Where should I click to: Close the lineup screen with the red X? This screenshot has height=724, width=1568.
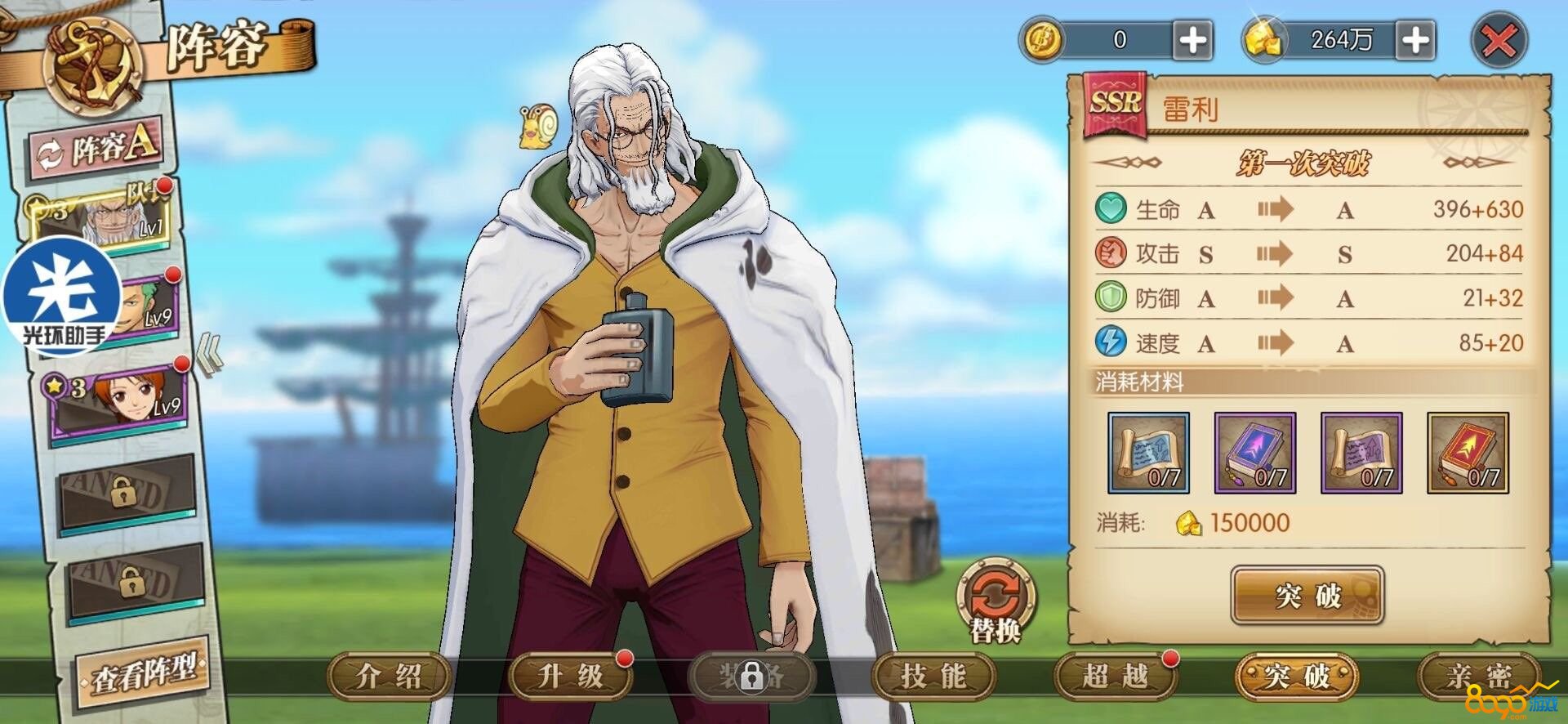[x=1499, y=41]
